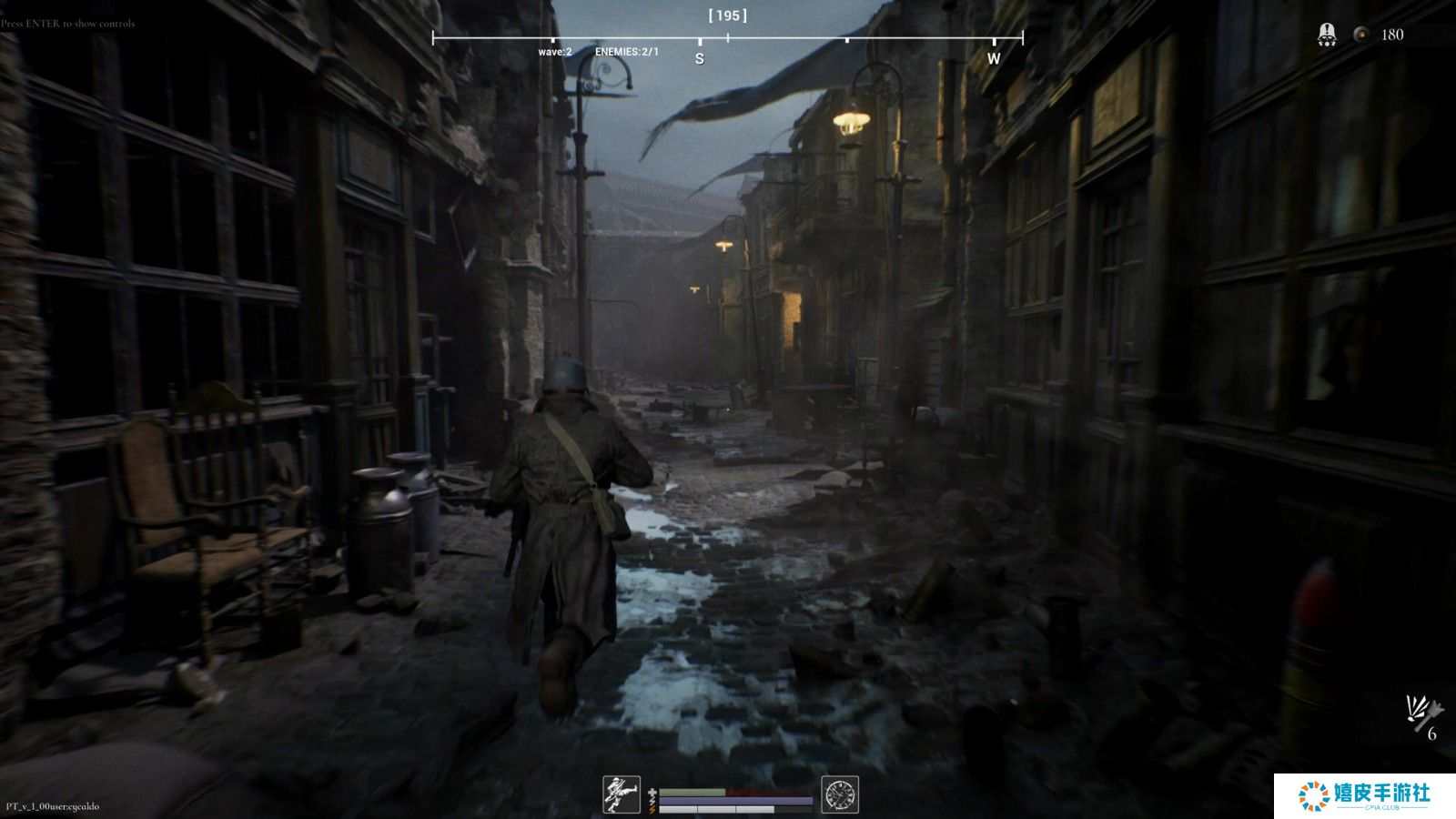This screenshot has height=819, width=1456.
Task: Open the CPIA Club watermark logo
Action: [1364, 795]
